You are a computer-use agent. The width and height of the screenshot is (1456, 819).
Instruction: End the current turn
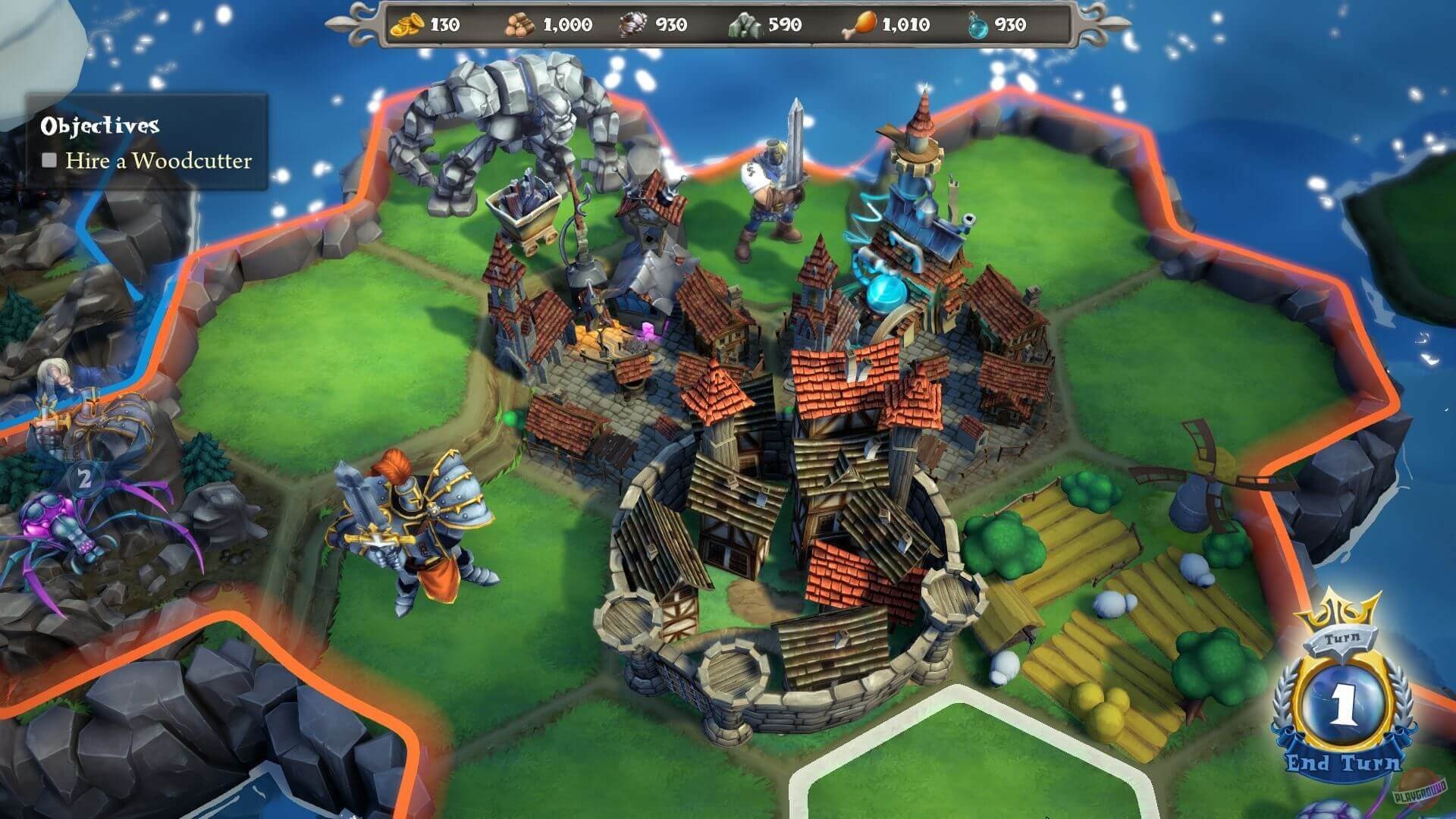(1342, 761)
